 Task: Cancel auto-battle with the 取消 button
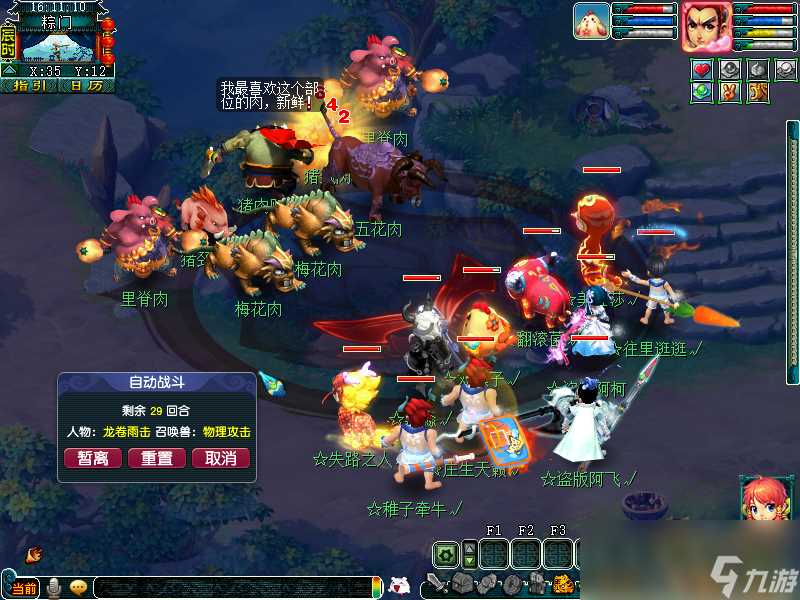pyautogui.click(x=221, y=458)
